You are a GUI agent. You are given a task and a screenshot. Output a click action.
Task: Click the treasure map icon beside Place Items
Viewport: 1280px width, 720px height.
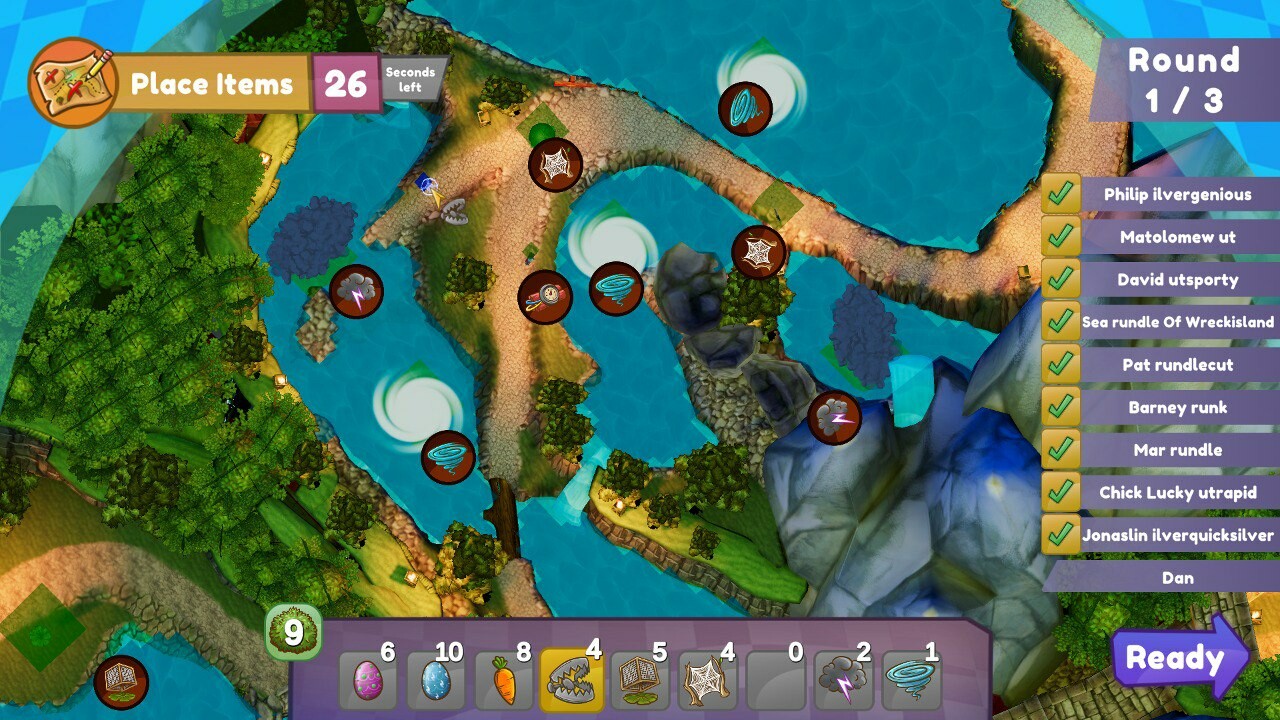[68, 80]
